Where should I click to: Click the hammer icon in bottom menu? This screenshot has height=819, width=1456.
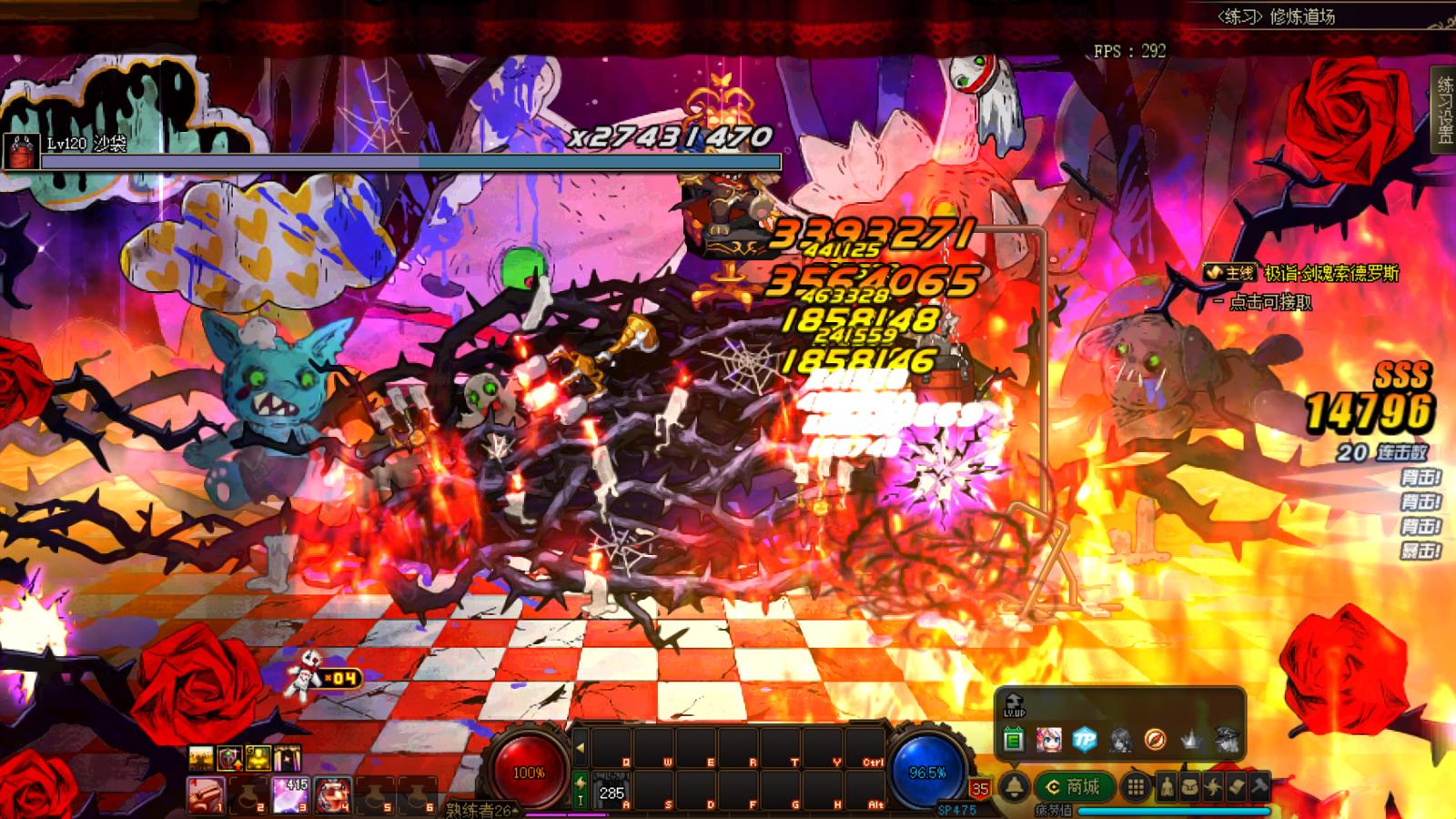[1260, 786]
